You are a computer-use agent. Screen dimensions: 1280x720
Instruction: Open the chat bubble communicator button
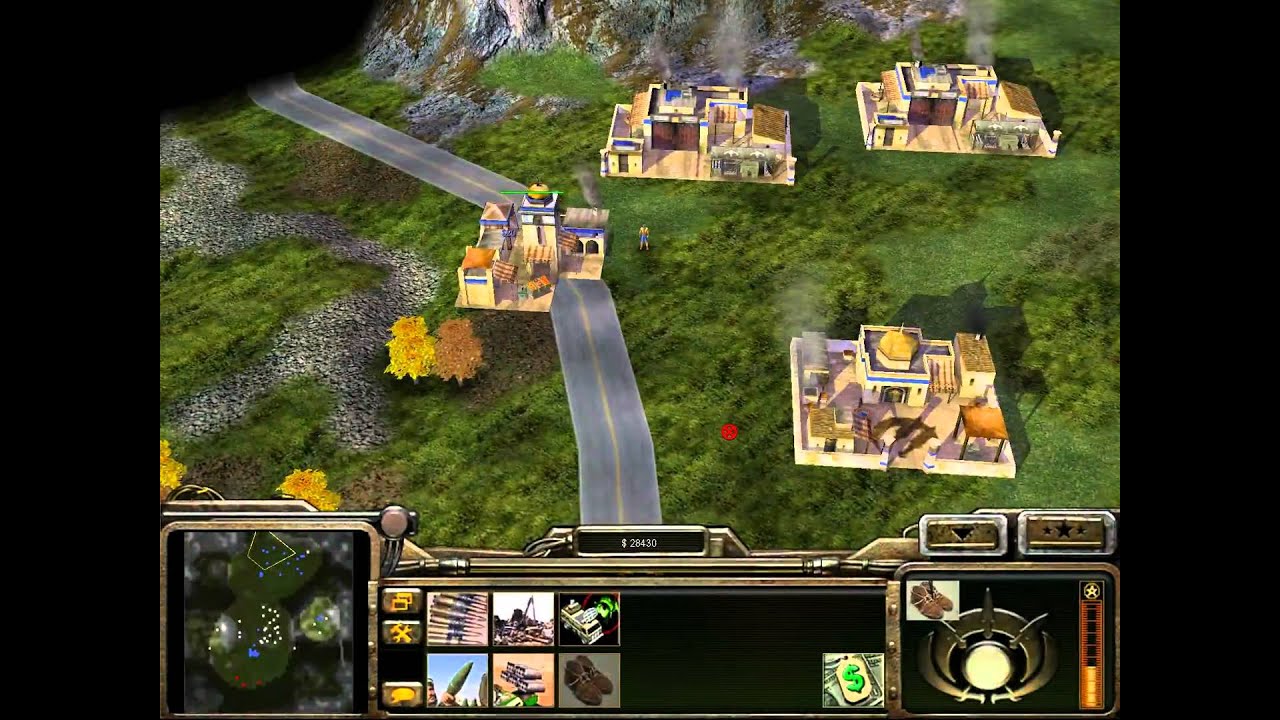tap(401, 692)
